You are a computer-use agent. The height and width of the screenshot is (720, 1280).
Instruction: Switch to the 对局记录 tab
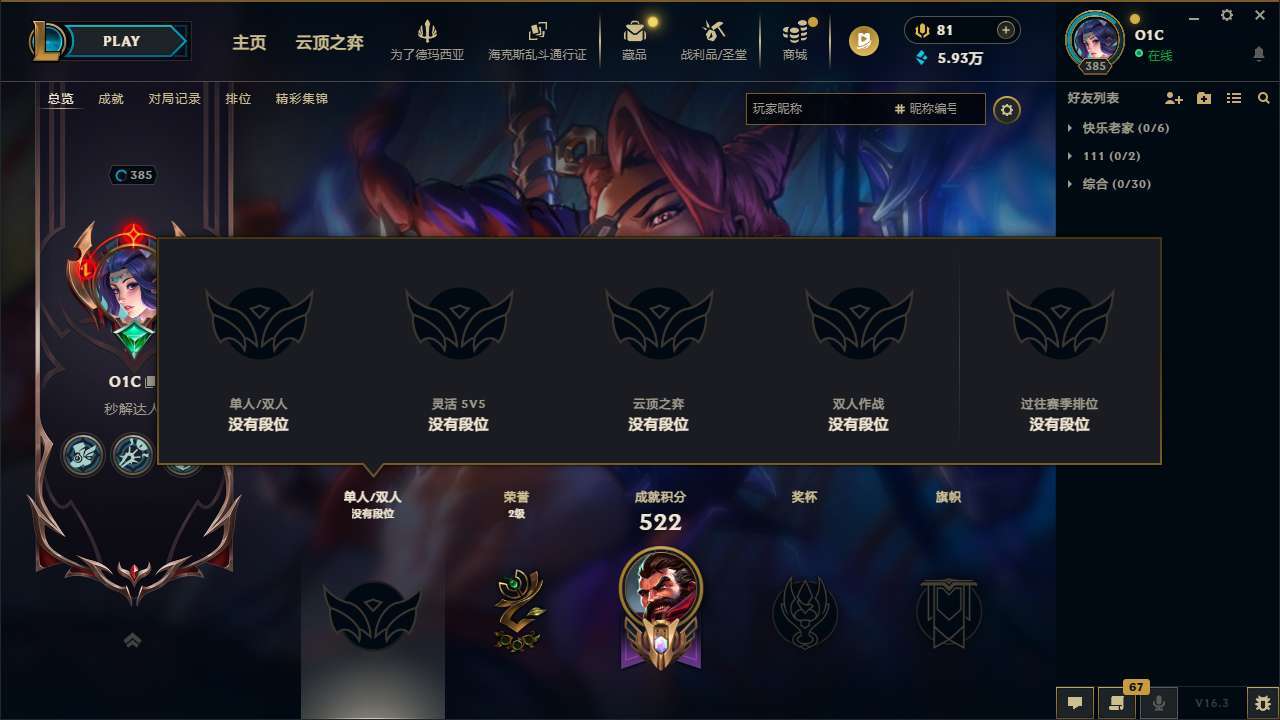pyautogui.click(x=173, y=99)
